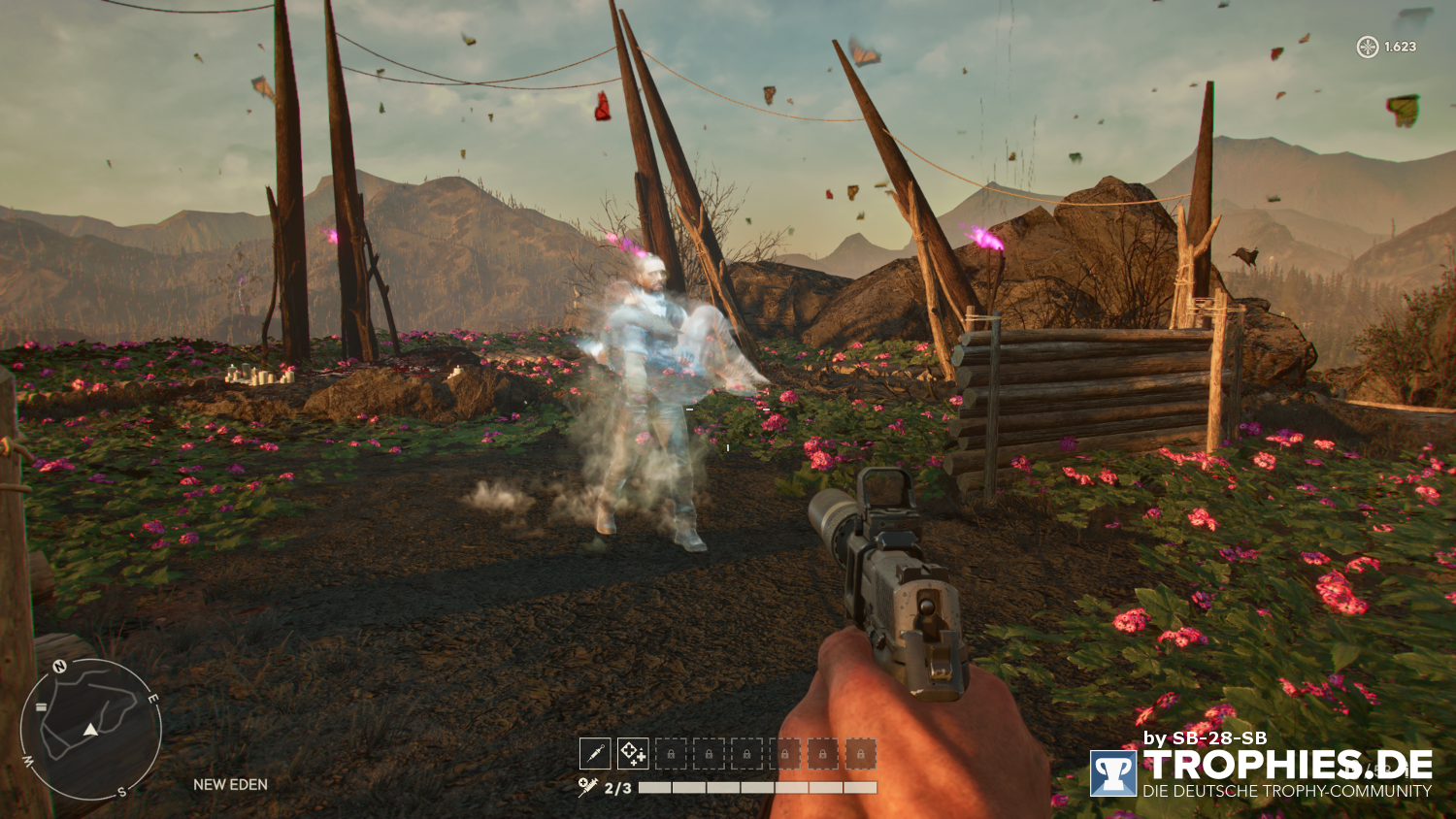Select the fifth padlocked slot
This screenshot has height=819, width=1456.
[820, 753]
